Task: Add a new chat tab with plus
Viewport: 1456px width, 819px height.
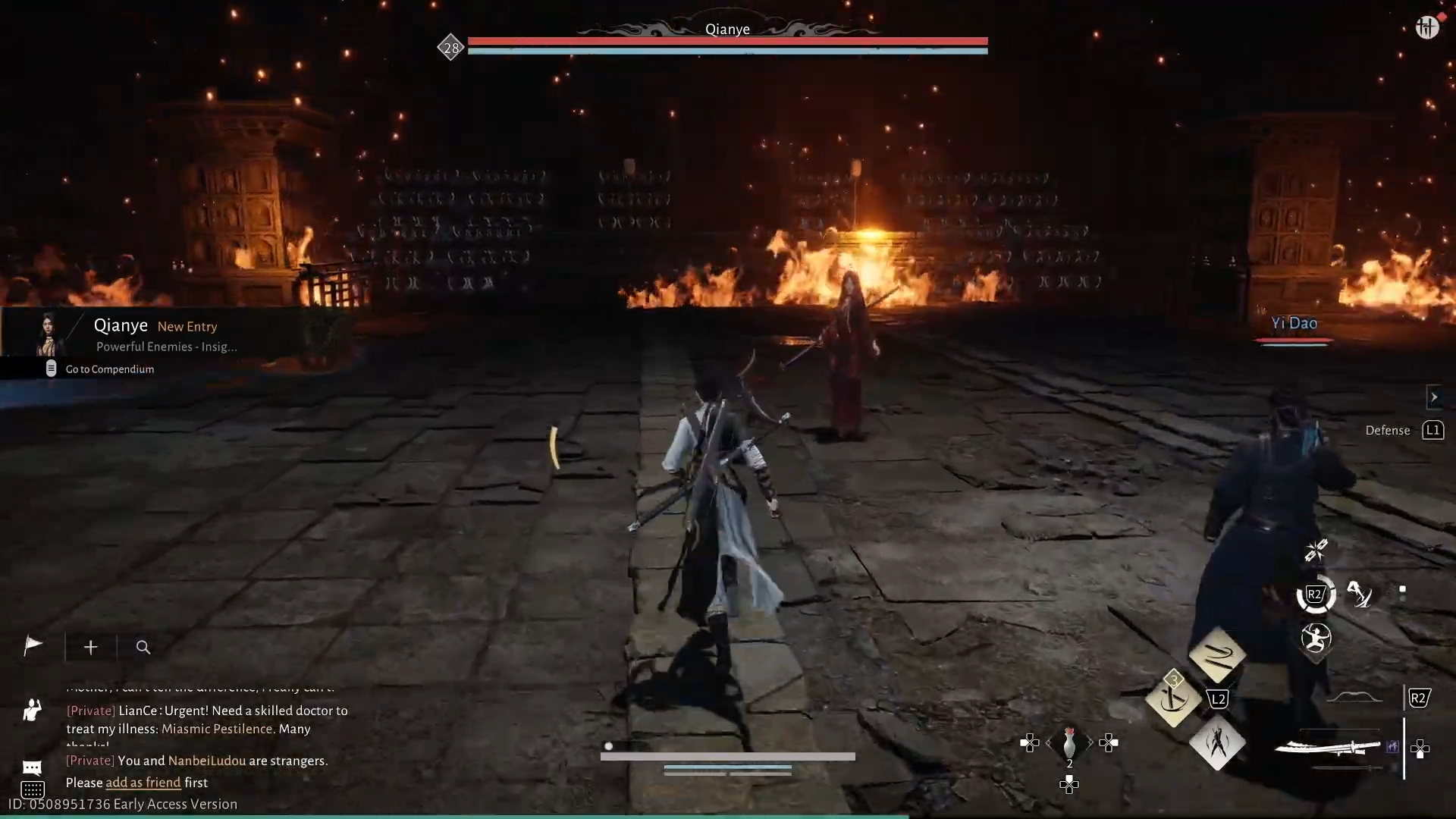Action: click(90, 647)
